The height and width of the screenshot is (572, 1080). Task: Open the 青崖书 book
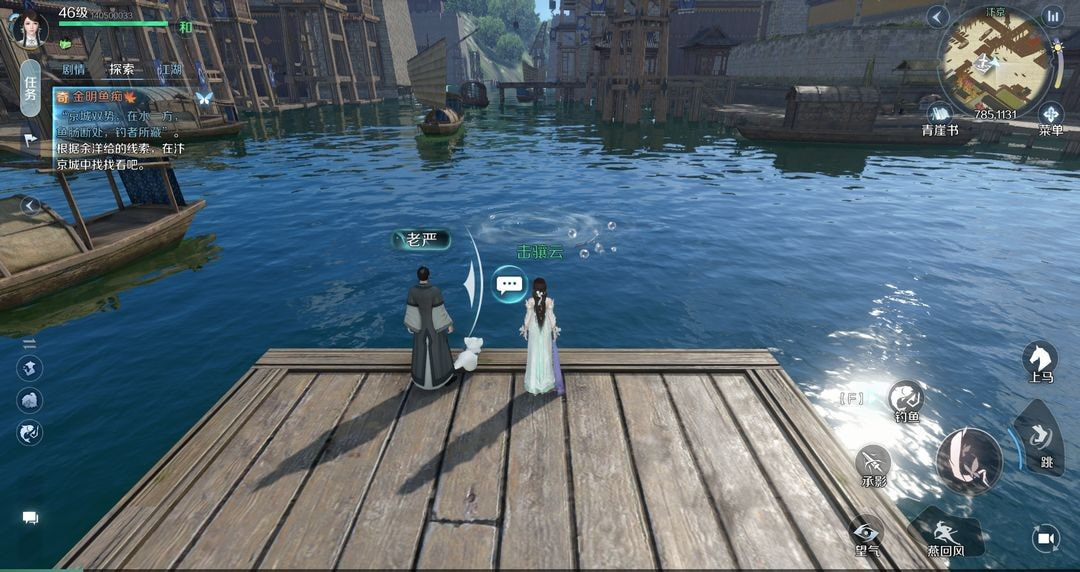coord(940,118)
